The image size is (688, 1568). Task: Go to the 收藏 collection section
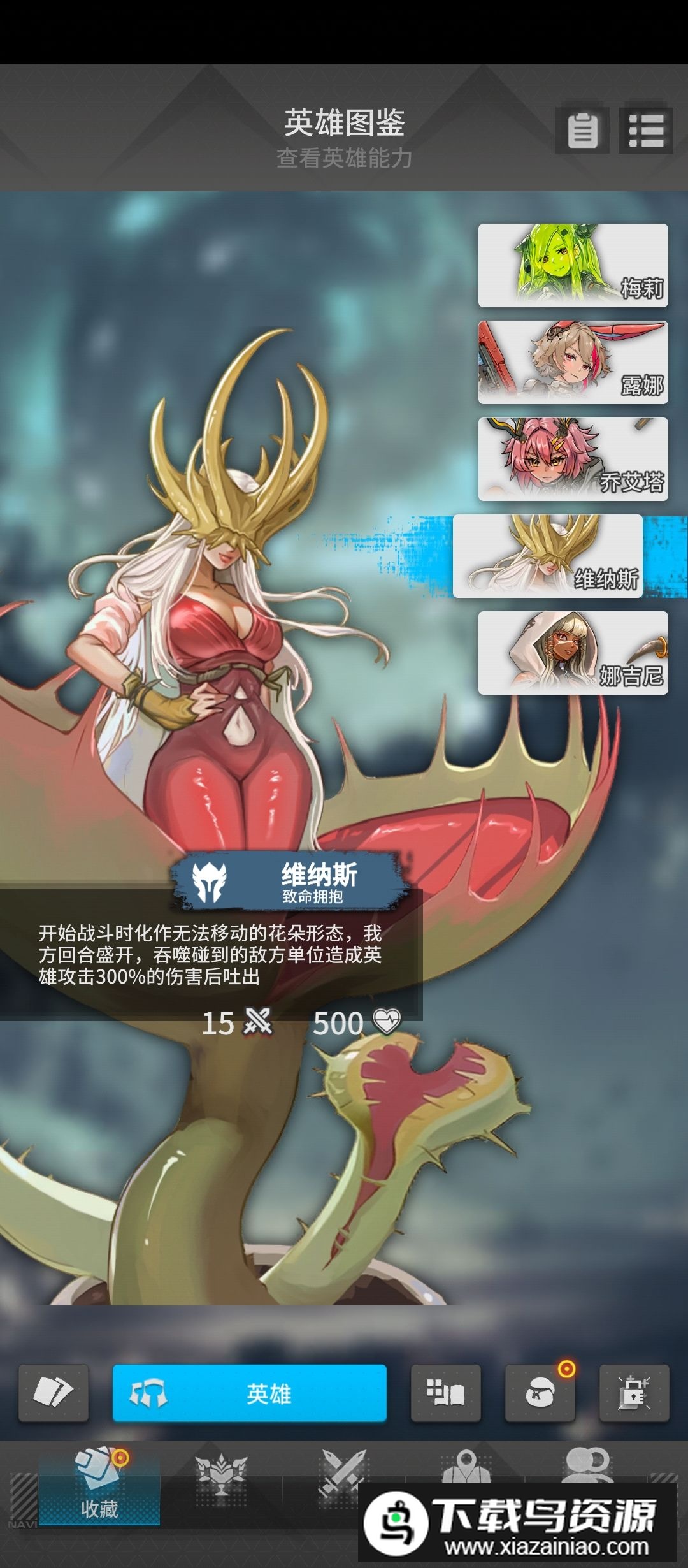point(99,1485)
